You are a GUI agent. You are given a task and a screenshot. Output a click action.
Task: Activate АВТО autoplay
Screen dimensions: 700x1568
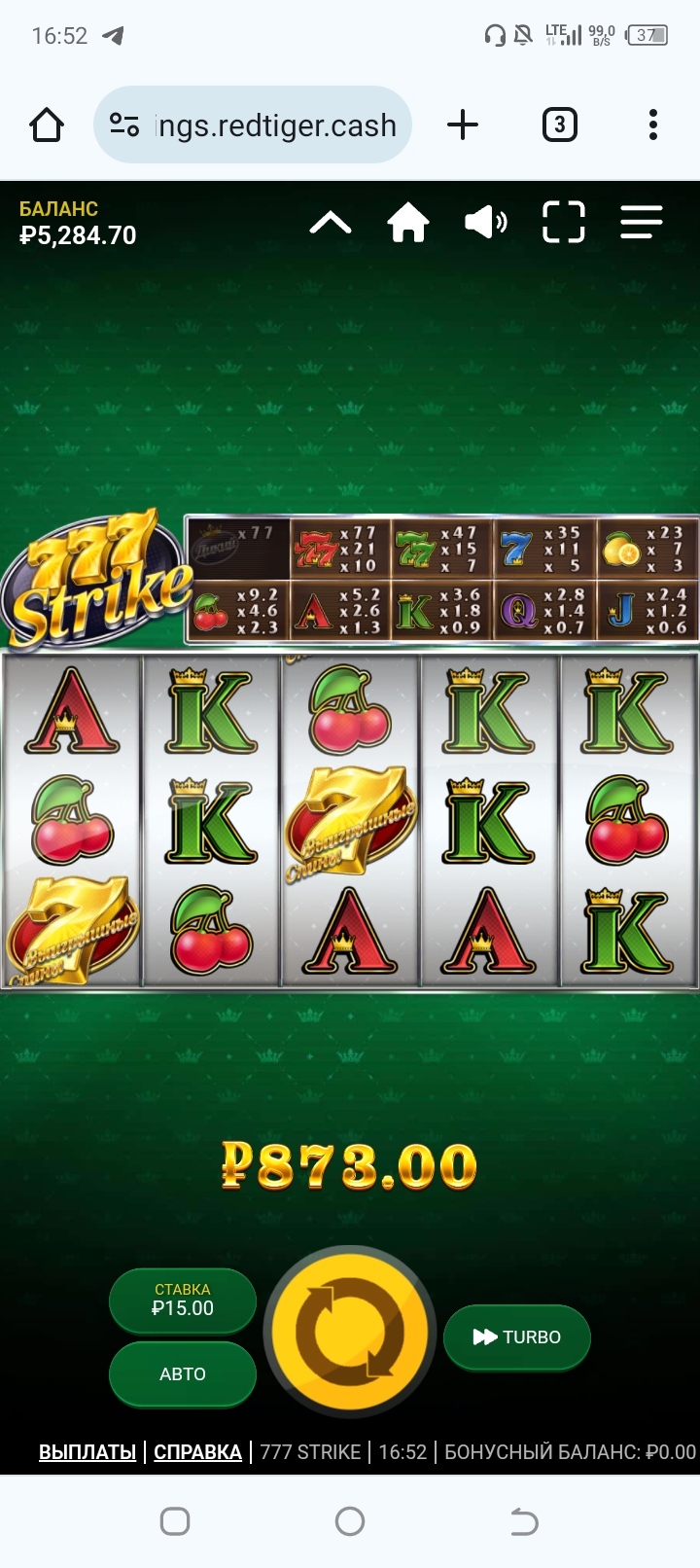click(x=183, y=1373)
